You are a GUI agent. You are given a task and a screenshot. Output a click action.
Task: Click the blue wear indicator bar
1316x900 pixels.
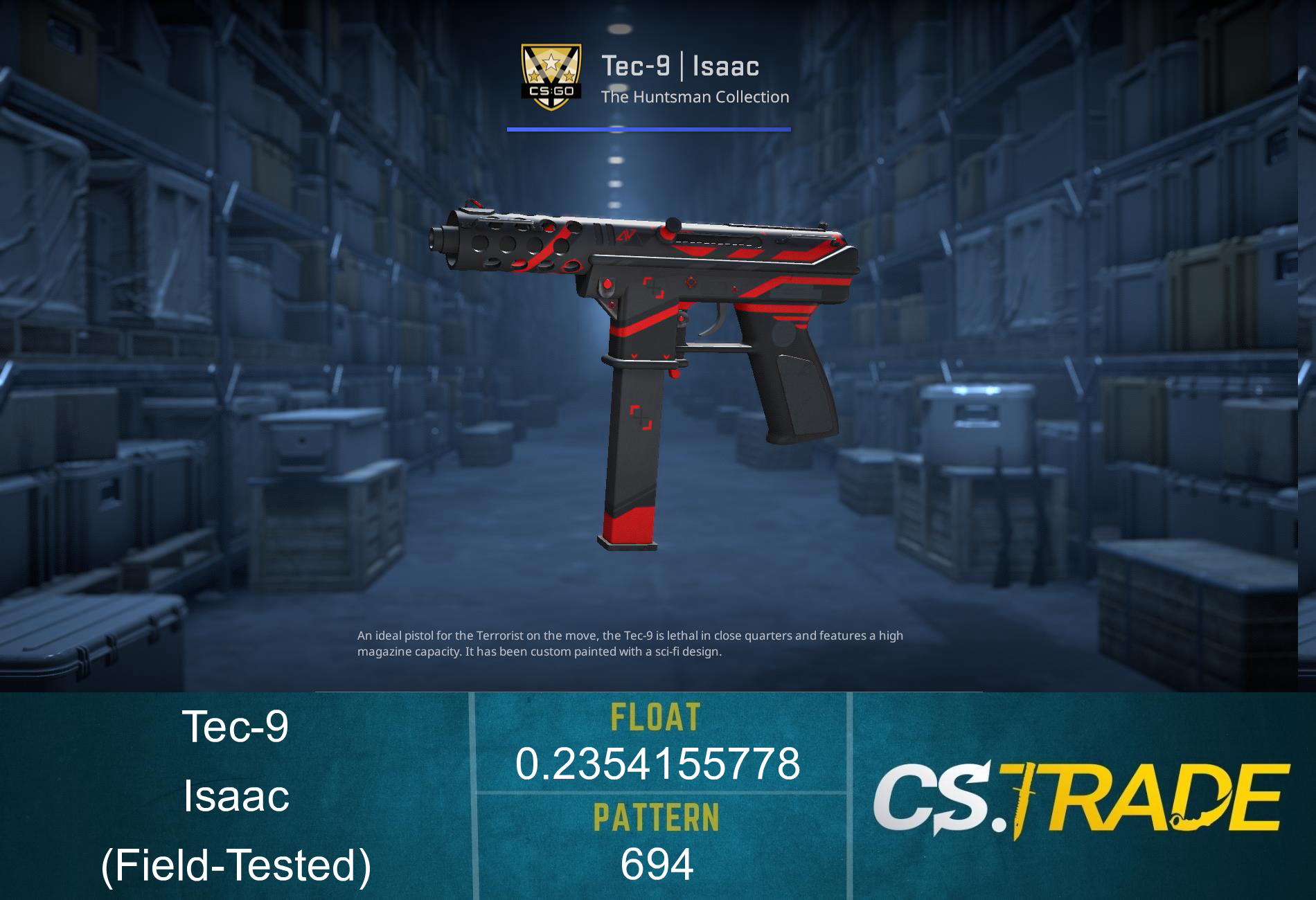[x=648, y=128]
